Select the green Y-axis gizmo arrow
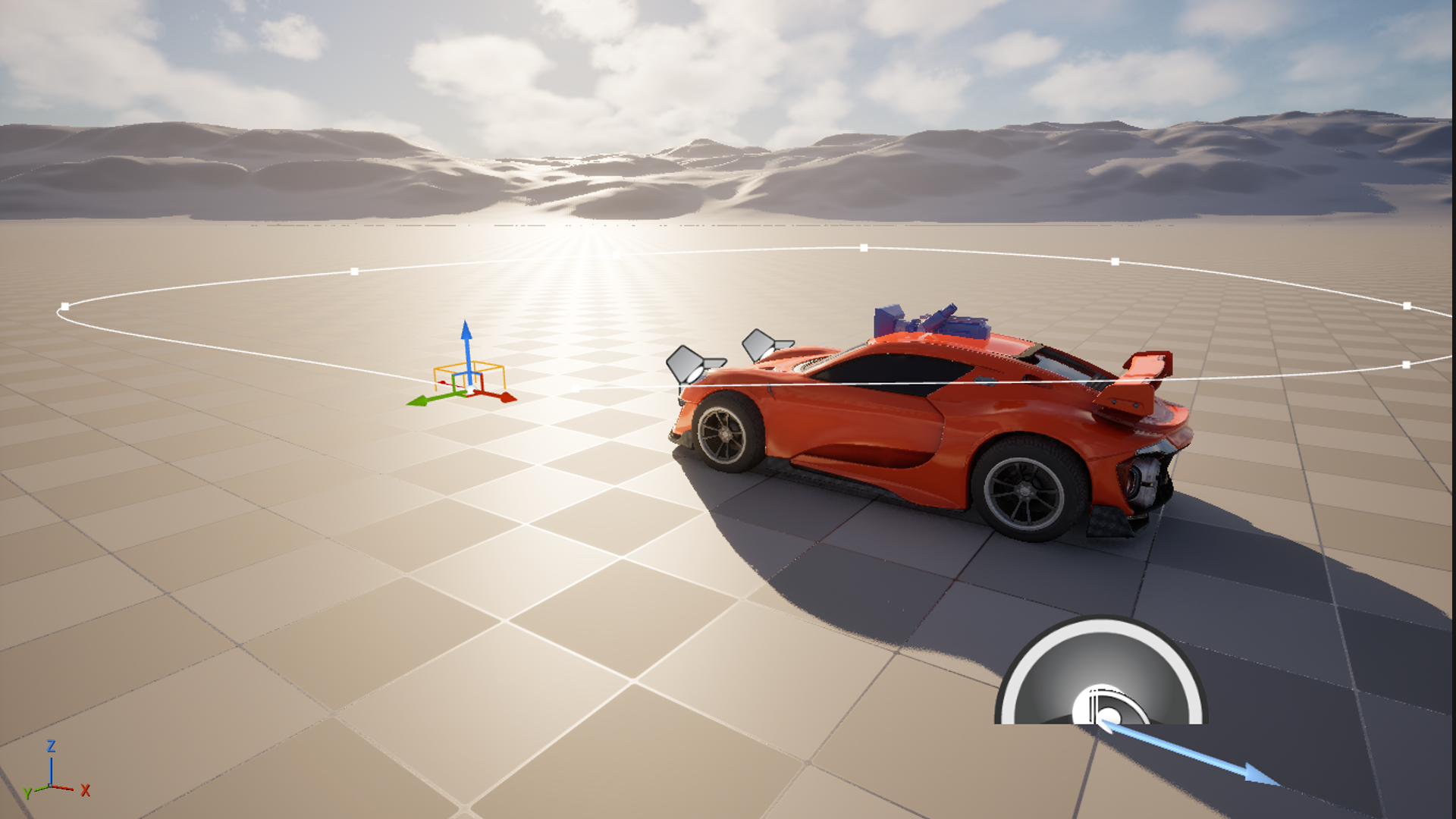 pos(418,400)
